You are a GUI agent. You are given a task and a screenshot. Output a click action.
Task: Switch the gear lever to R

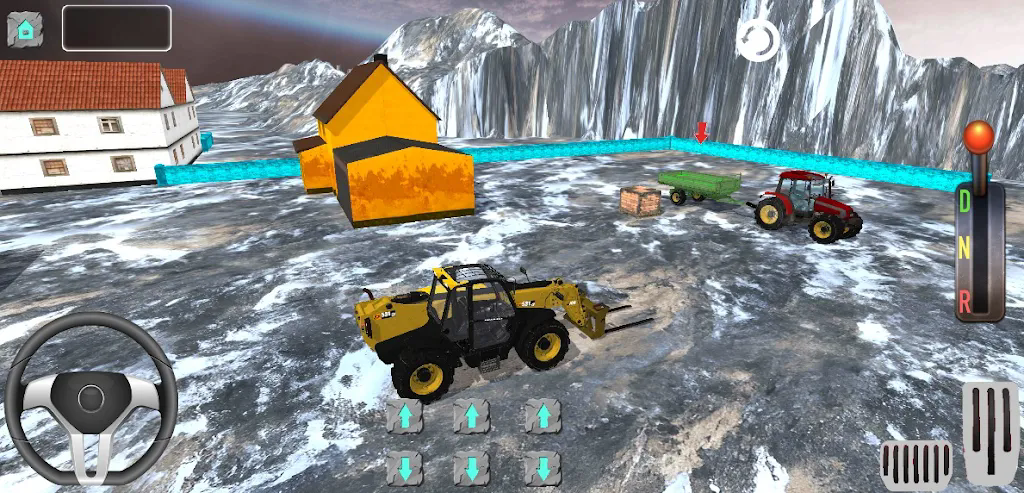click(x=965, y=298)
